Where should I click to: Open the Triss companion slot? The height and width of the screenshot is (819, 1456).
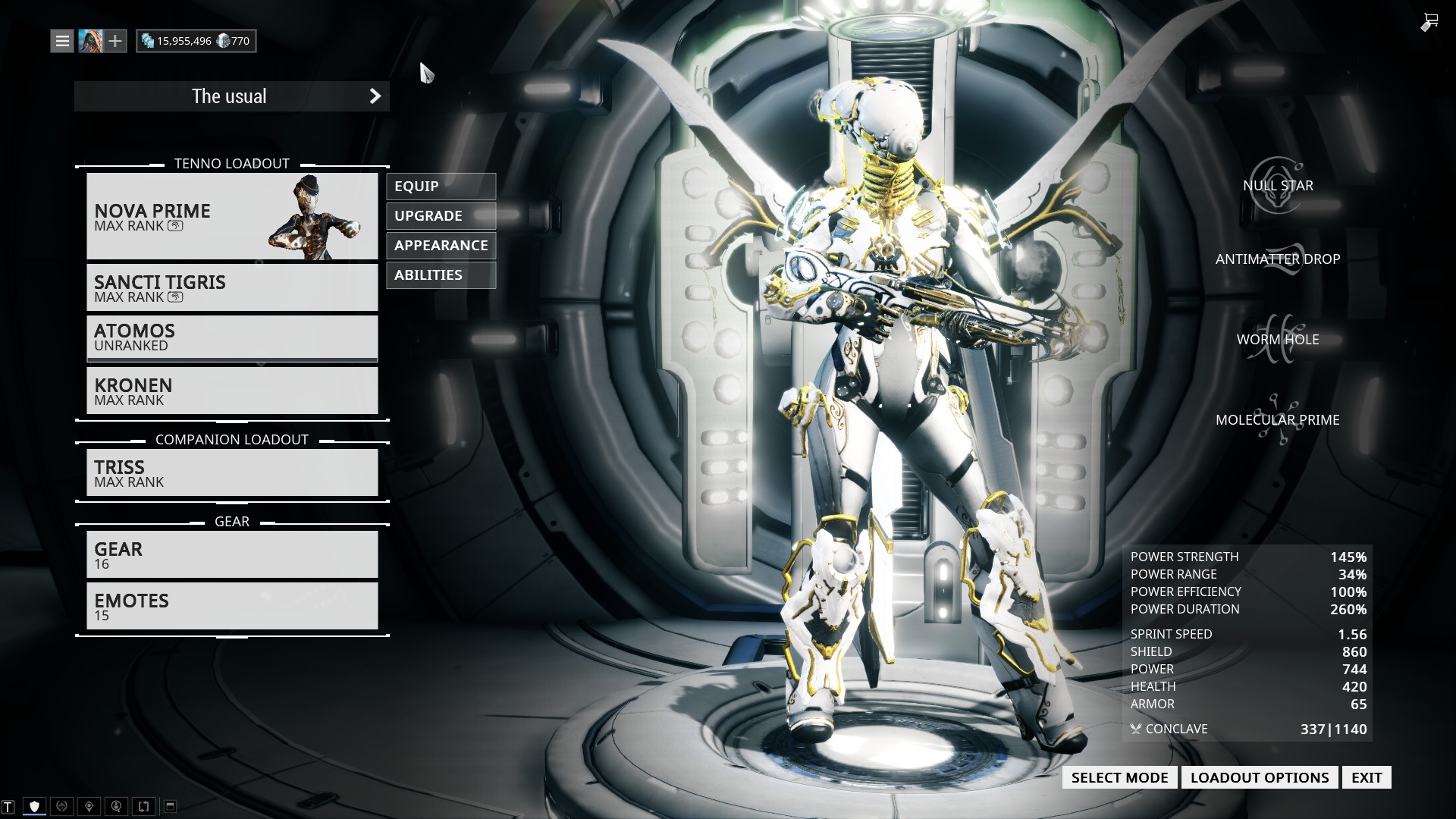coord(232,472)
